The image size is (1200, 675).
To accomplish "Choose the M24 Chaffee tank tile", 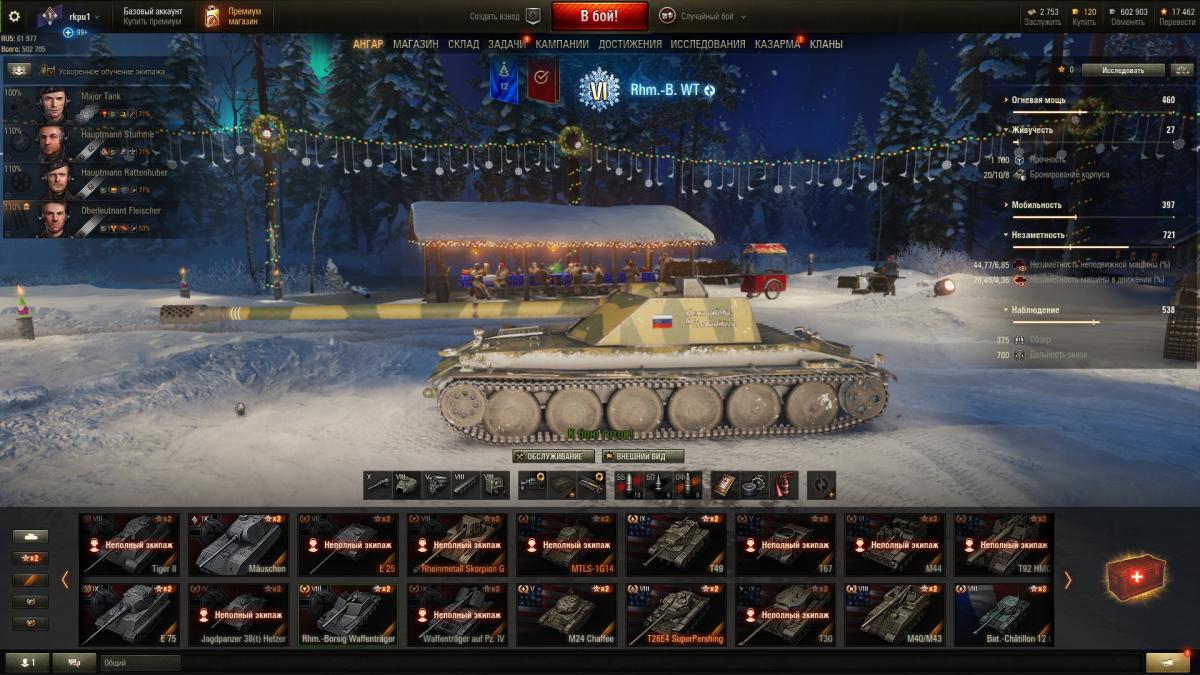I will pyautogui.click(x=566, y=615).
